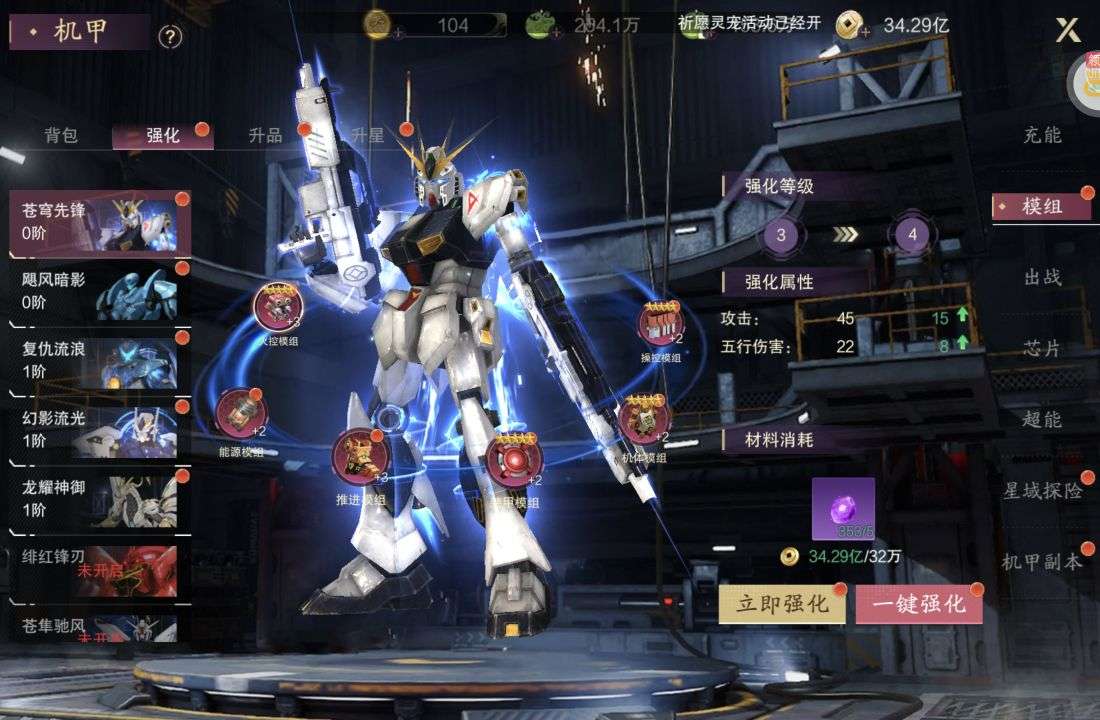Screen dimensions: 1100x720
Task: Select the 能源模组 module icon
Action: 240,414
